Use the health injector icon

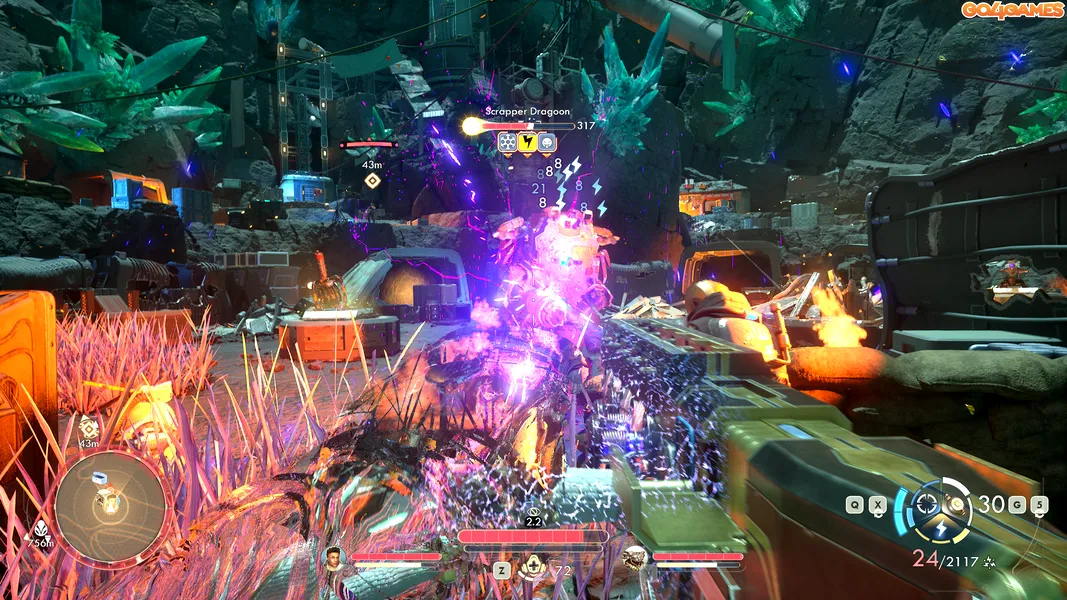point(532,568)
